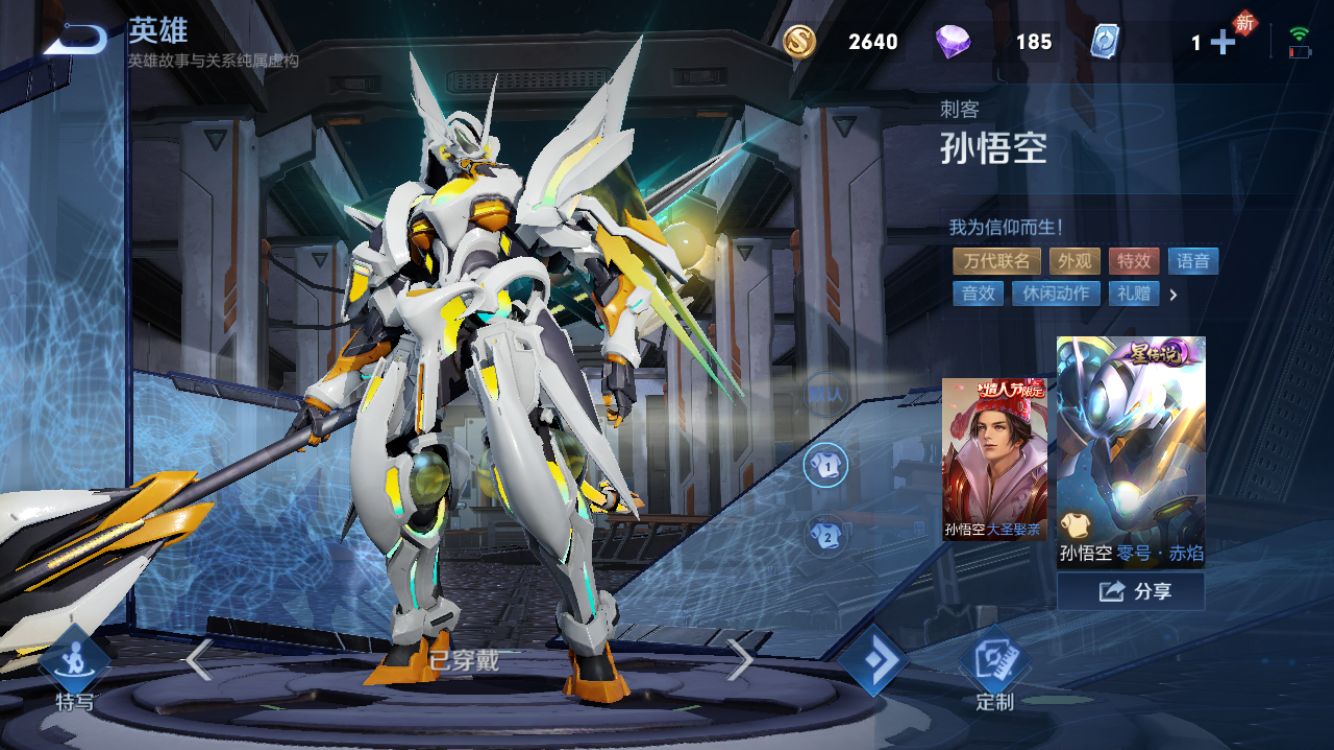Screen dimensions: 1334x750
Task: Share the skin with 分享 button
Action: coord(1131,592)
